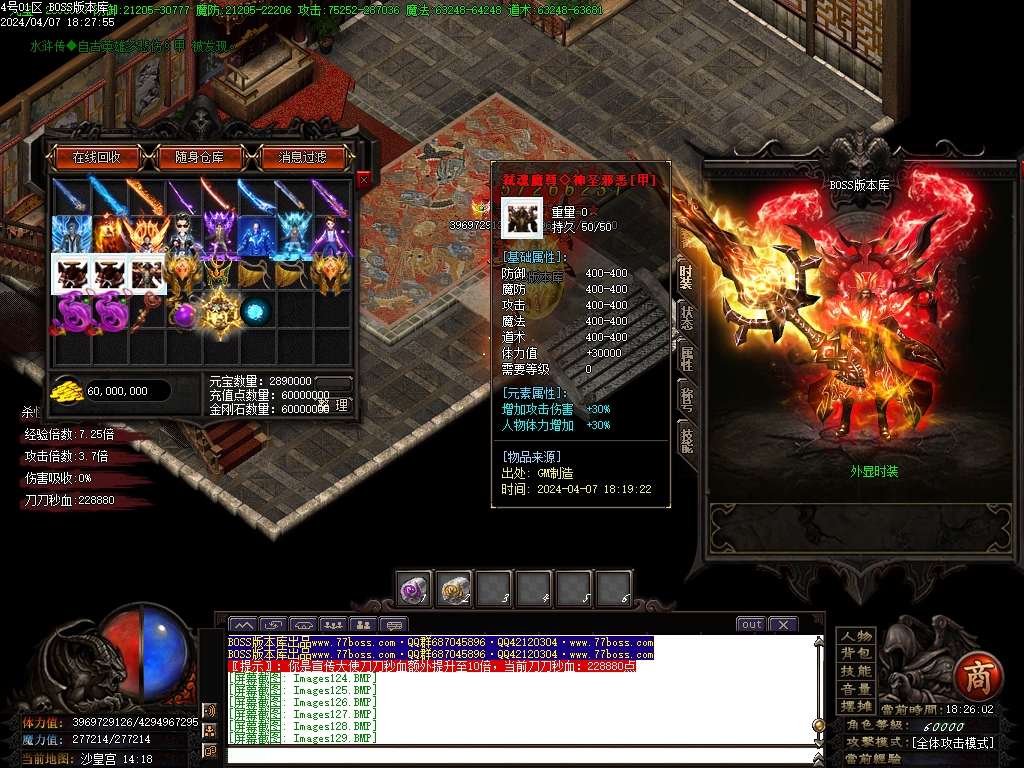Select the flaming orange sword in the bag
Image resolution: width=1024 pixels, height=768 pixels.
[x=143, y=197]
